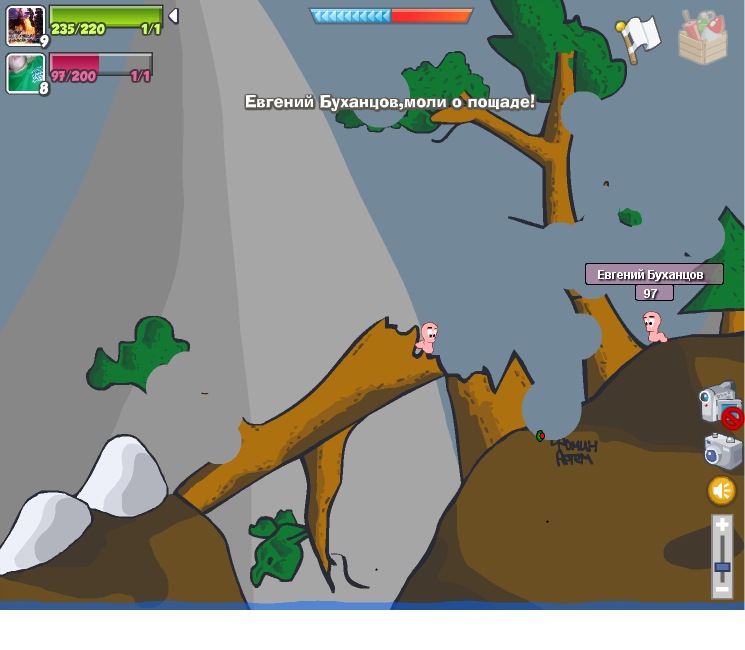Select the level 9 green team player avatar
Viewport: 745px width, 650px height.
(x=25, y=25)
